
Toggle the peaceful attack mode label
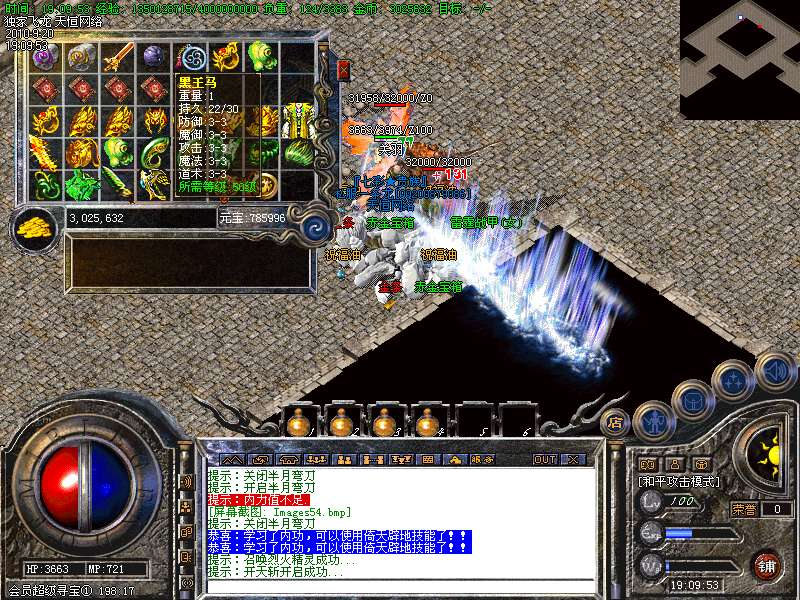pyautogui.click(x=680, y=481)
